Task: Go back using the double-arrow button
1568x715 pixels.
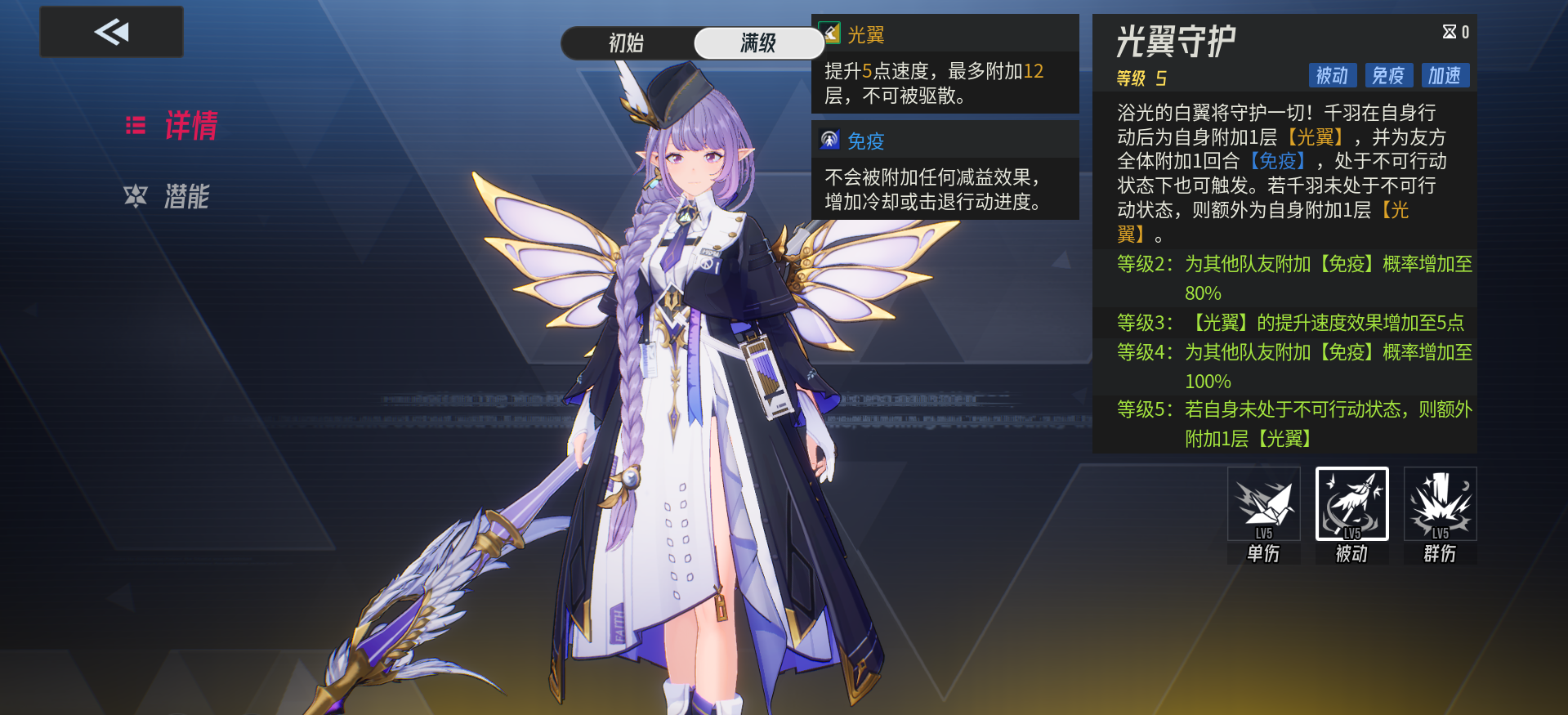Action: point(111,33)
